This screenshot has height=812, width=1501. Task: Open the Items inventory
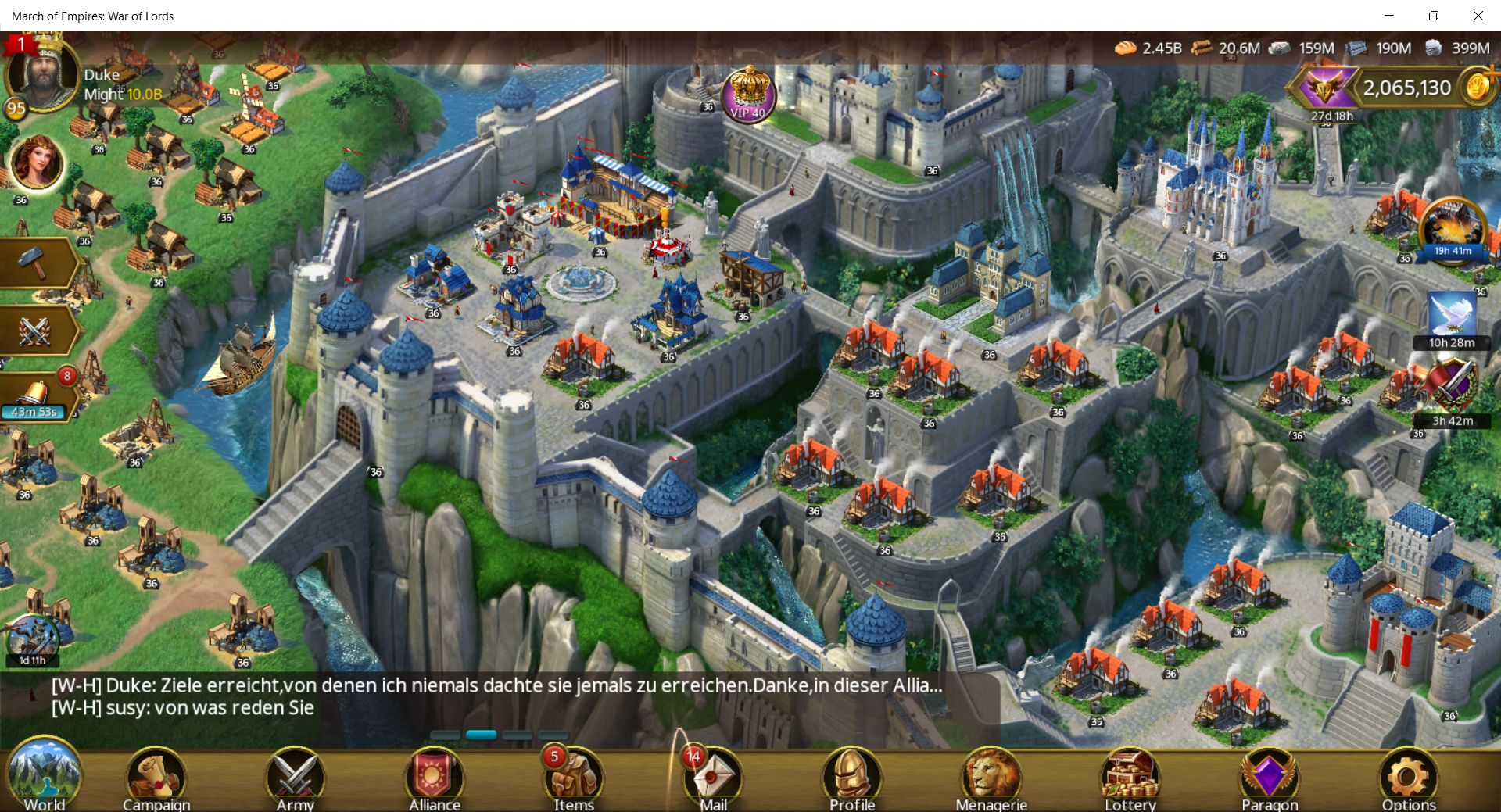[574, 778]
